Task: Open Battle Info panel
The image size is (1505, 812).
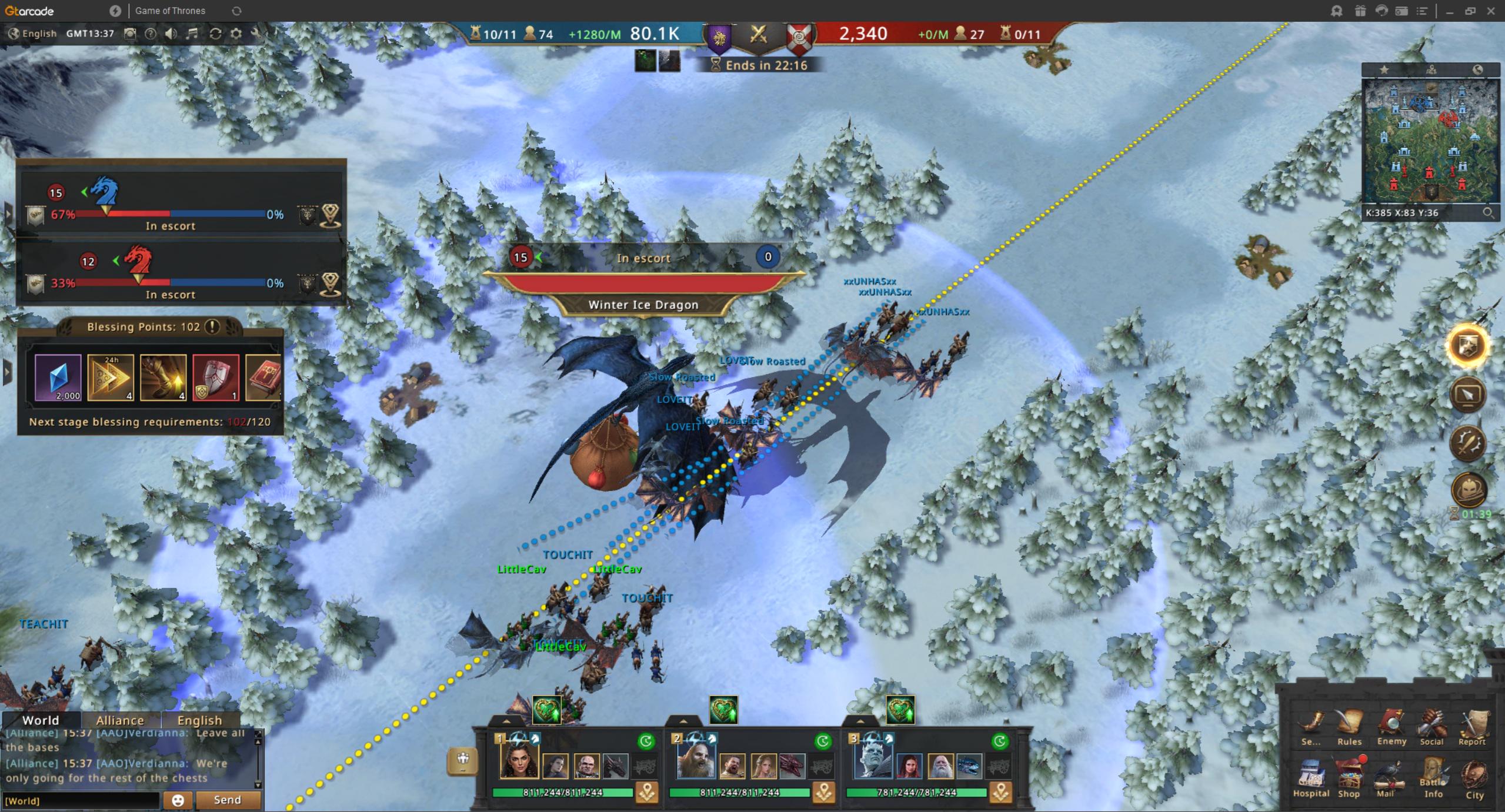Action: (x=1433, y=777)
